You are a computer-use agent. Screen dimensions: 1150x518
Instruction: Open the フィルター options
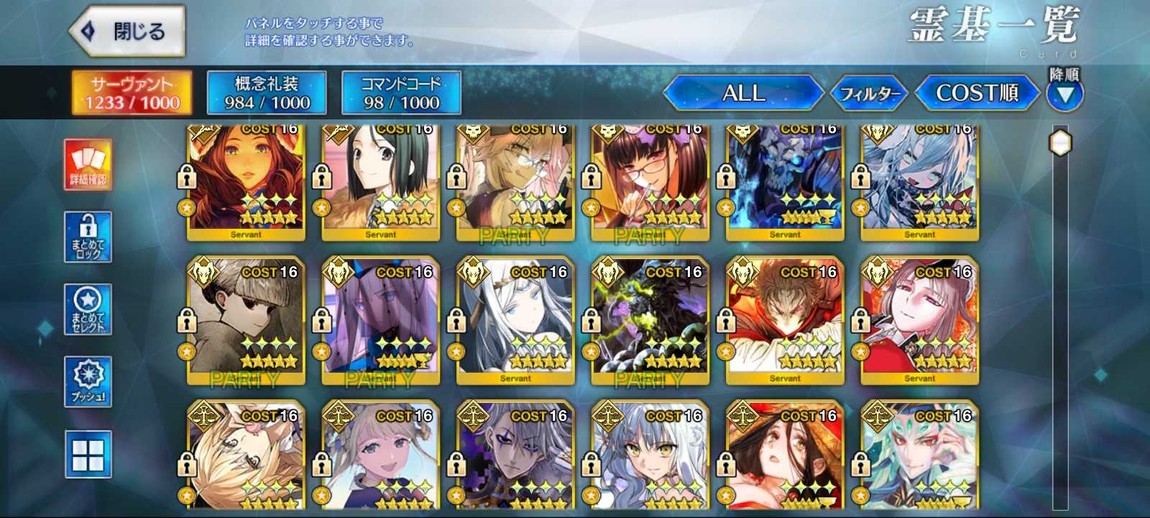[869, 94]
